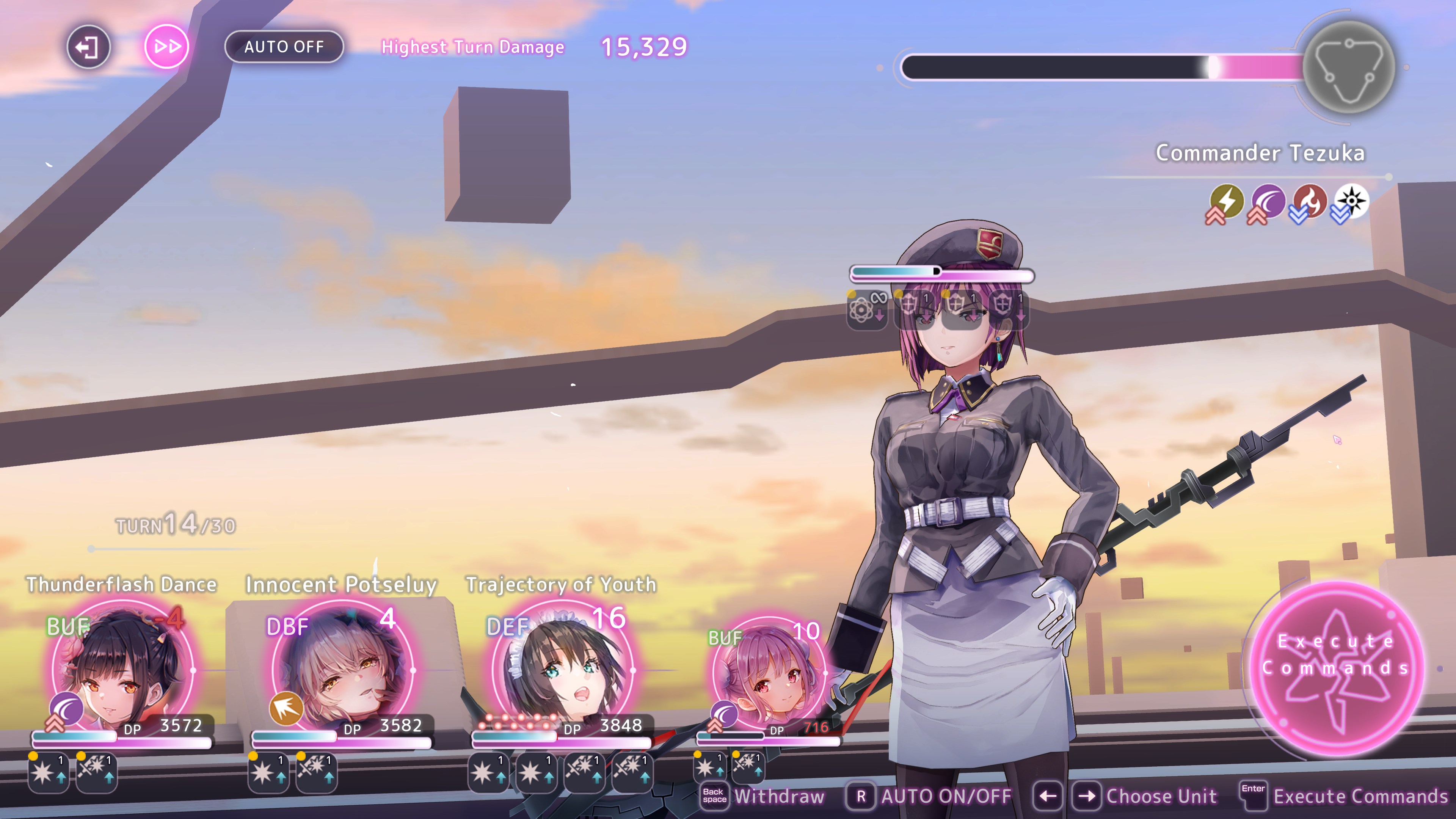The width and height of the screenshot is (1456, 819).
Task: Click the exit battle icon
Action: click(x=88, y=47)
